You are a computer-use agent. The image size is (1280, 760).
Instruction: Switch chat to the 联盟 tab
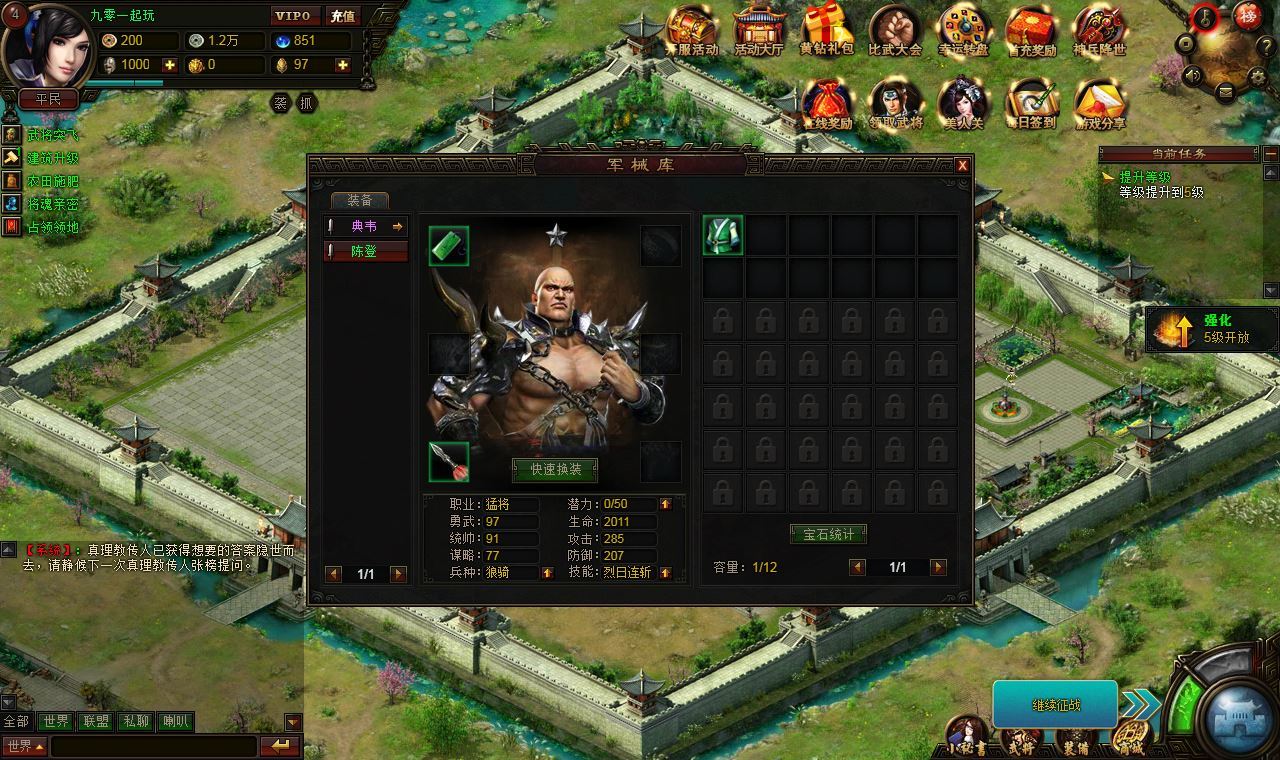(96, 721)
